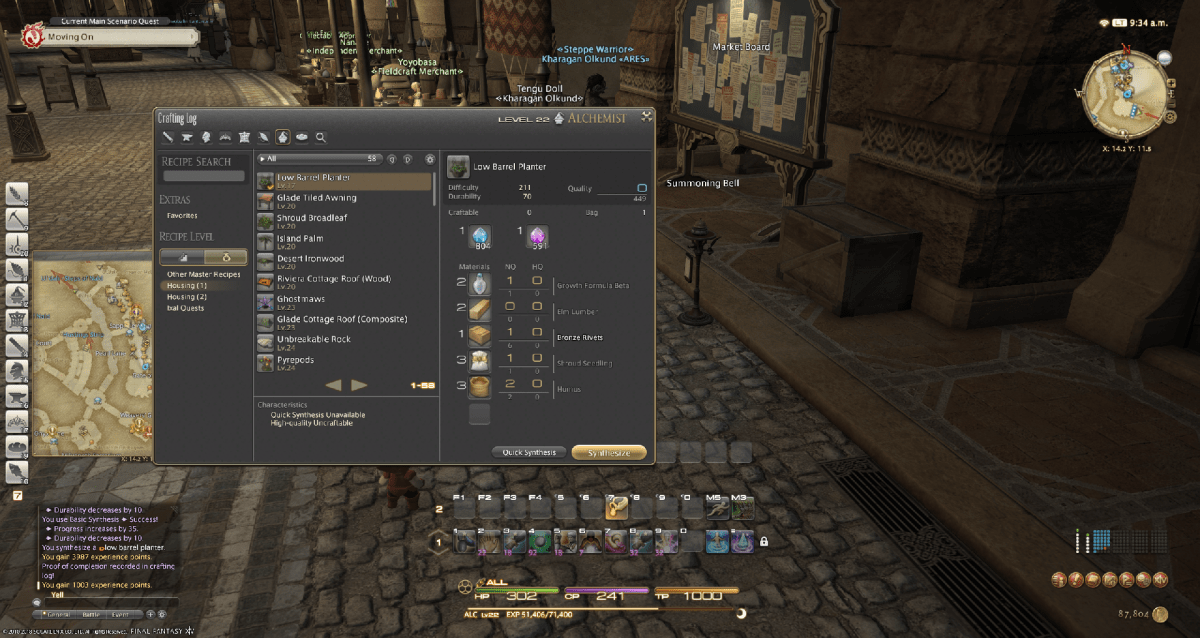Open the Housing (2) recipe category

coord(187,297)
